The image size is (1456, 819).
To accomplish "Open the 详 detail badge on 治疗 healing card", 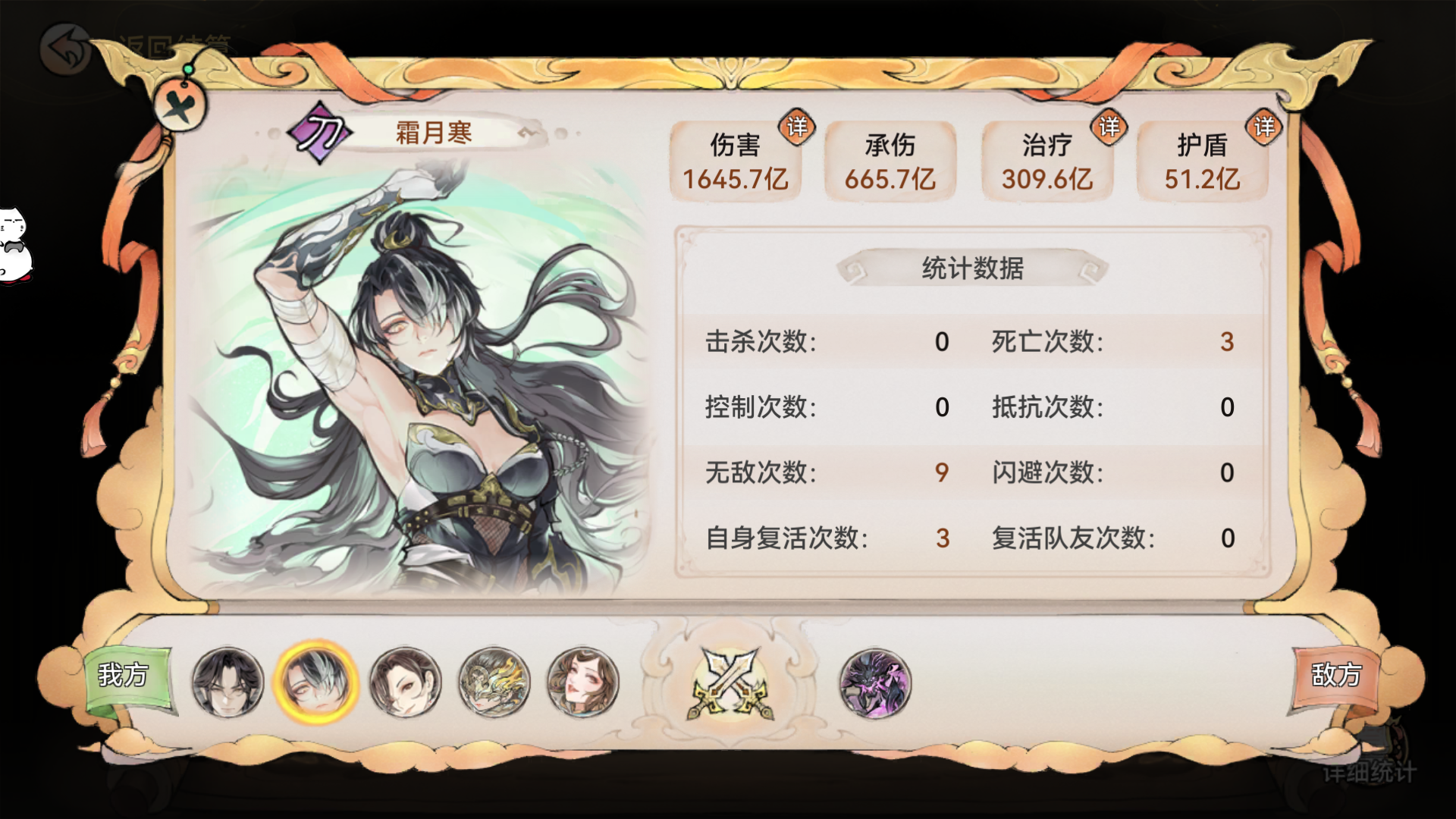I will (1109, 127).
